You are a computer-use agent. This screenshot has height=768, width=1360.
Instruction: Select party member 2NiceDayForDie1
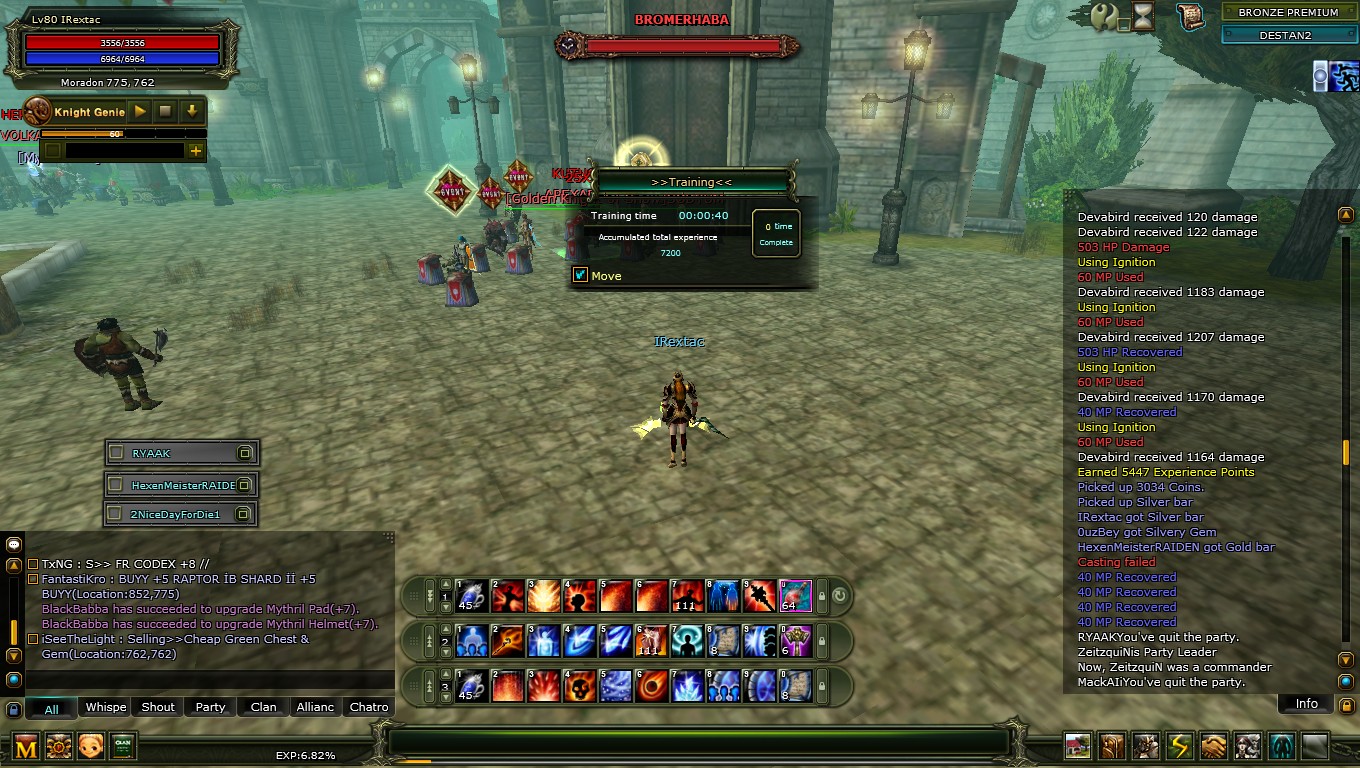click(x=181, y=514)
